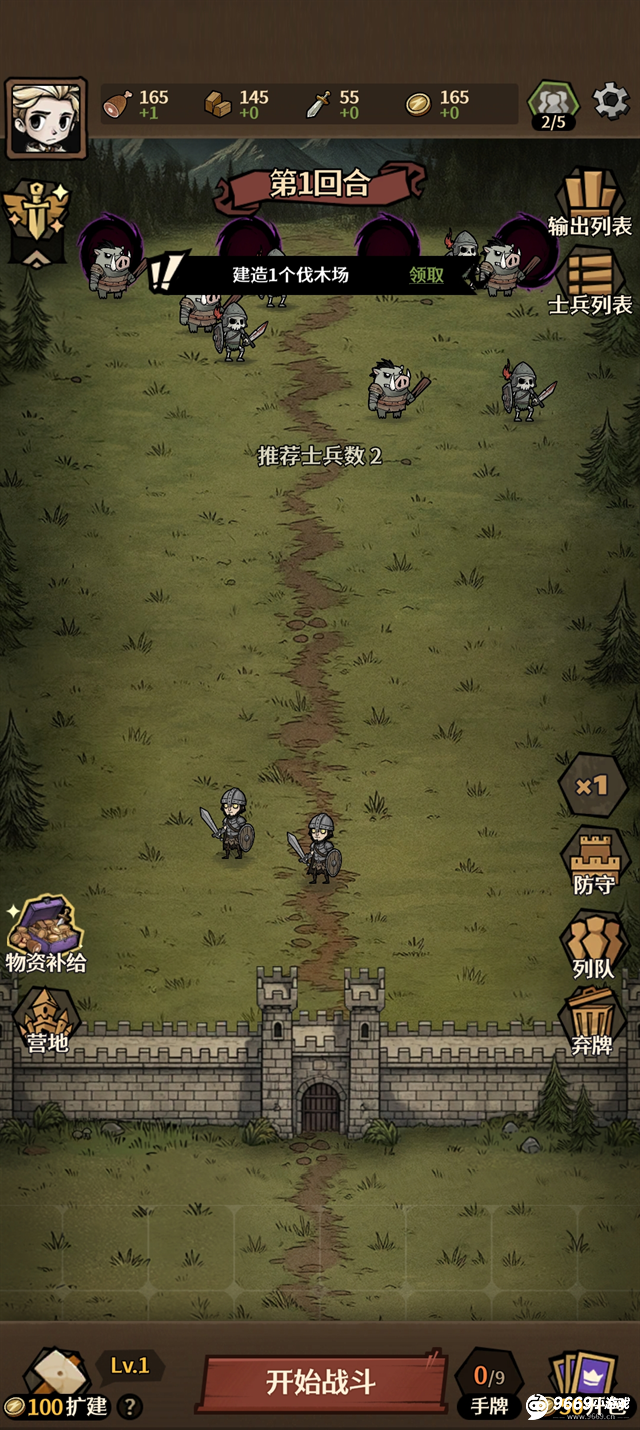Start the battle with 开始战斗

(x=321, y=1382)
